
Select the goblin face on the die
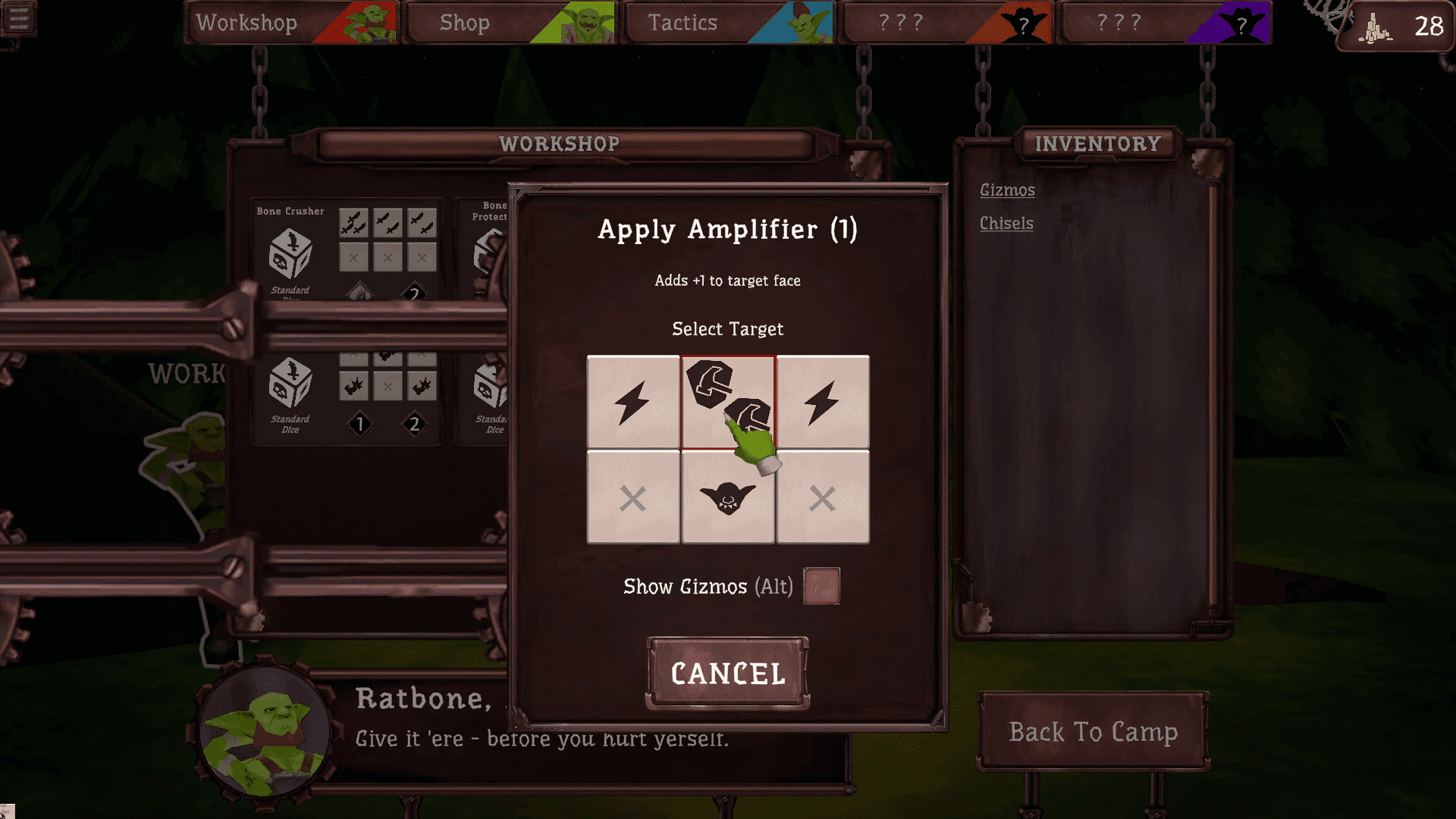click(728, 497)
